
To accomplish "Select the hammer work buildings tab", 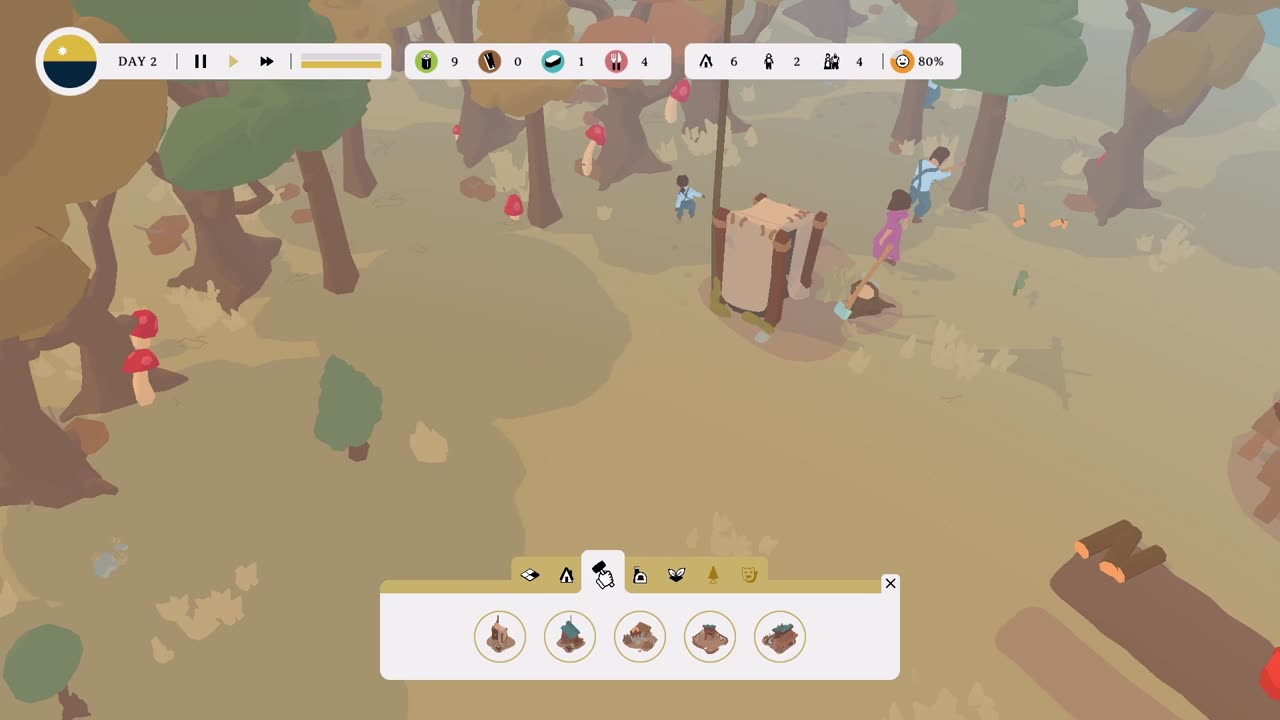I will [x=603, y=574].
